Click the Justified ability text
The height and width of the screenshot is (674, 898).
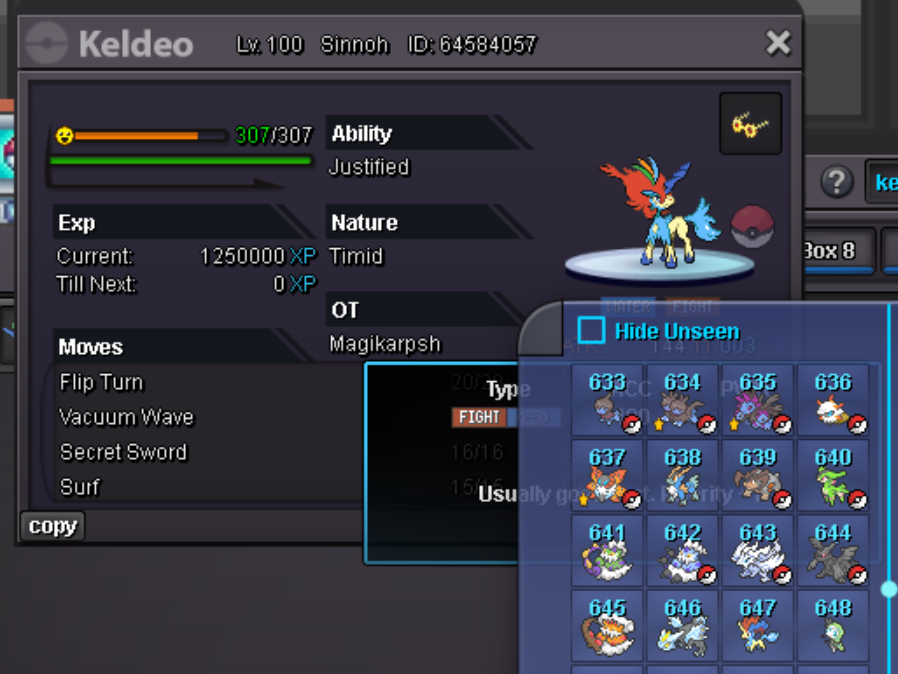(x=369, y=167)
